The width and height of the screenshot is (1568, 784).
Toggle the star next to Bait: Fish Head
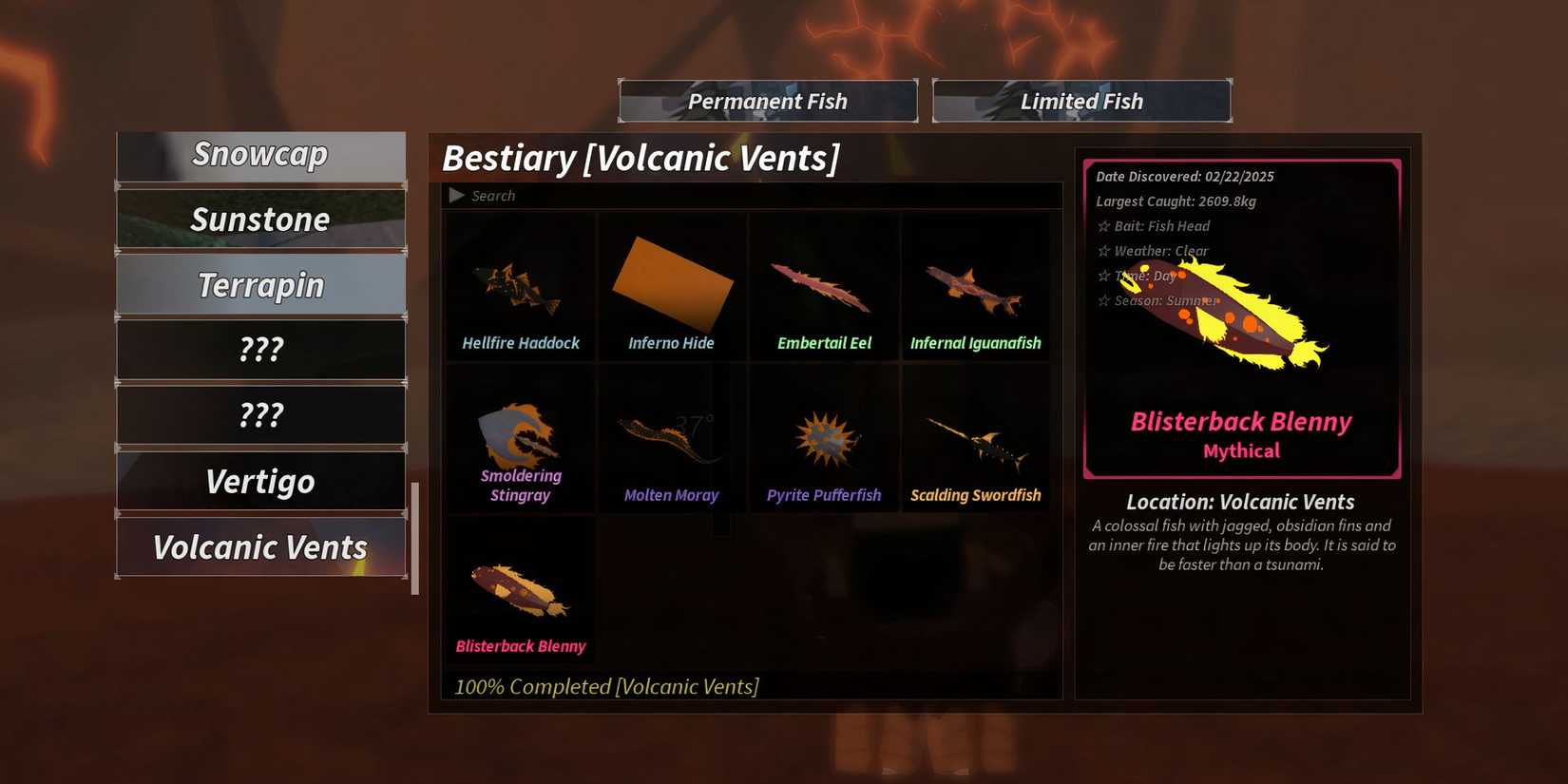click(x=1103, y=226)
